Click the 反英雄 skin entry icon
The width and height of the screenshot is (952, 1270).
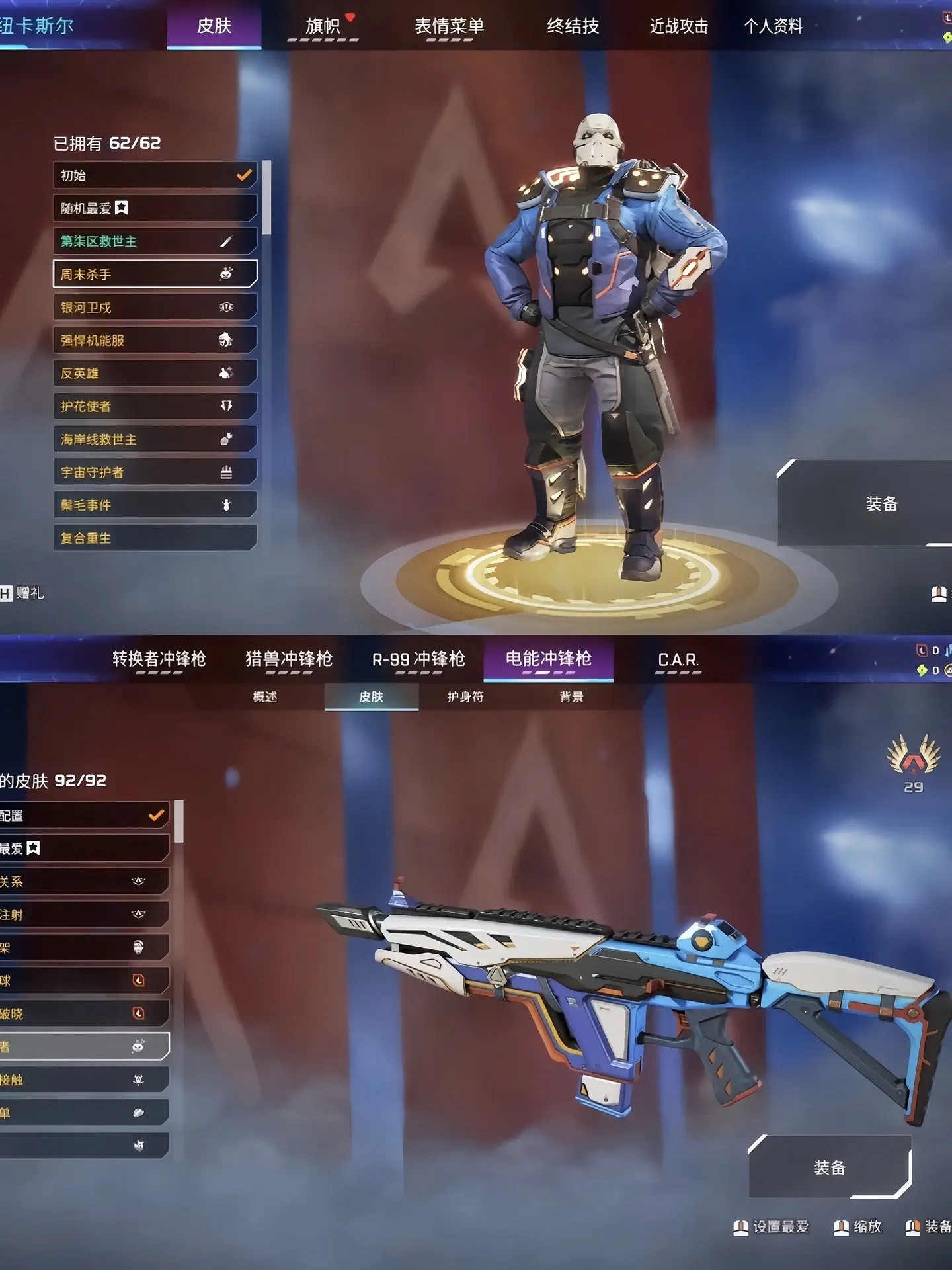tap(227, 372)
